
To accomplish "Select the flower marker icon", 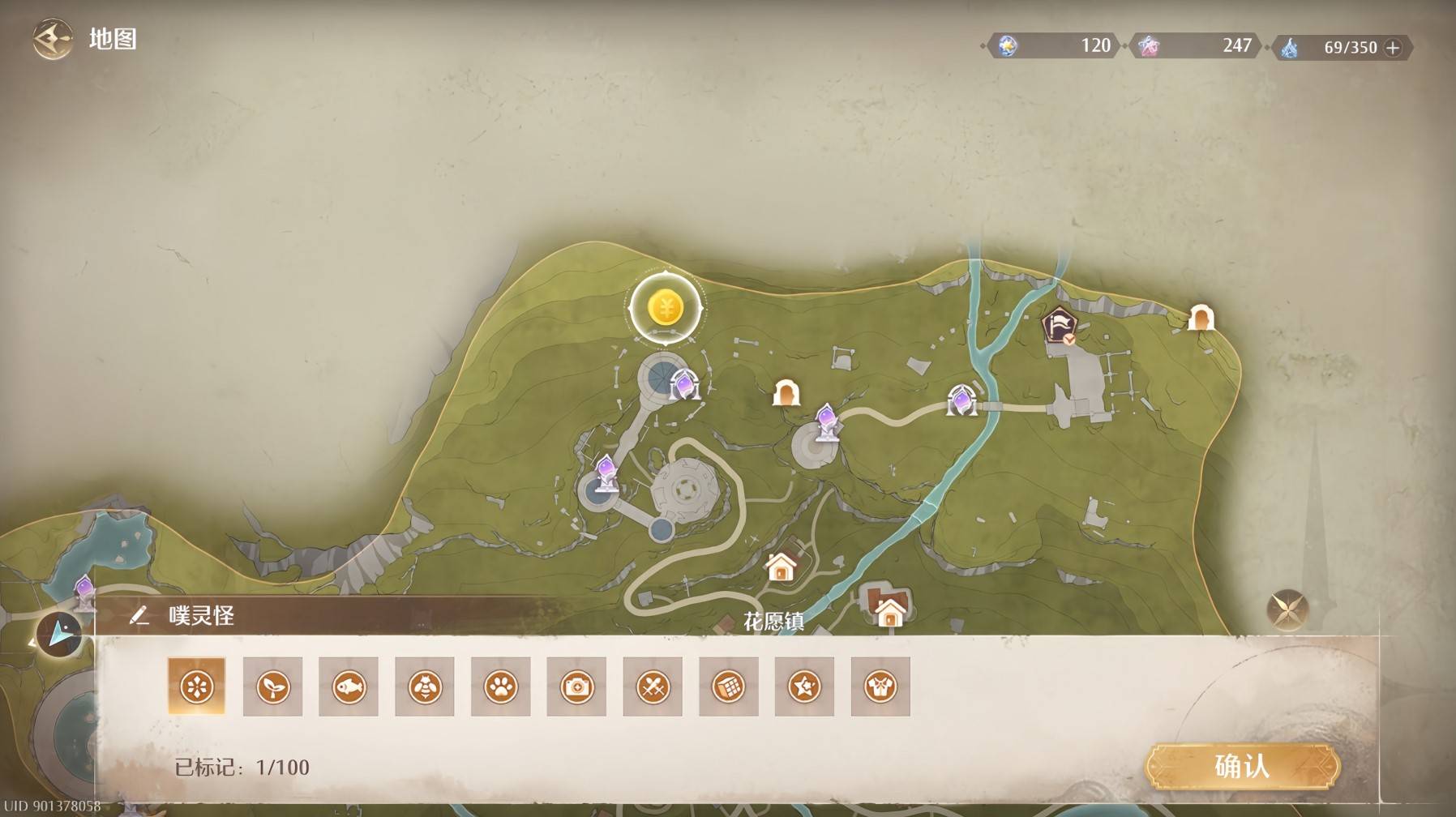I will click(x=196, y=687).
